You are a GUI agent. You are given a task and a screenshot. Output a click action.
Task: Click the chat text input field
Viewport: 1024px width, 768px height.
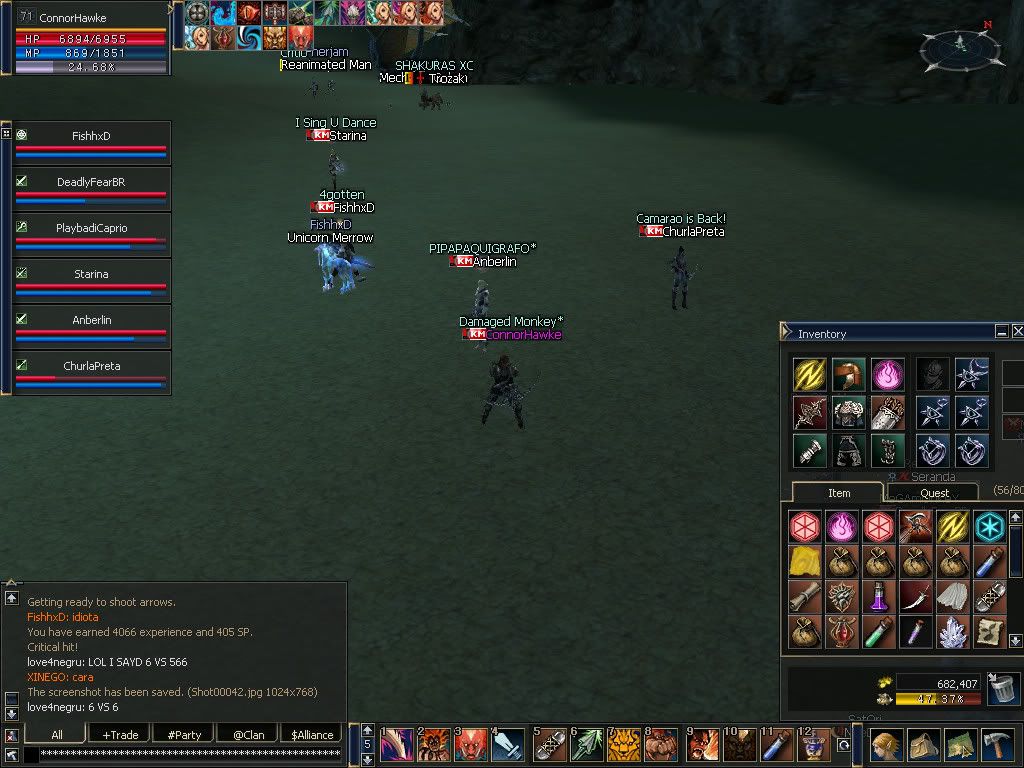click(182, 753)
